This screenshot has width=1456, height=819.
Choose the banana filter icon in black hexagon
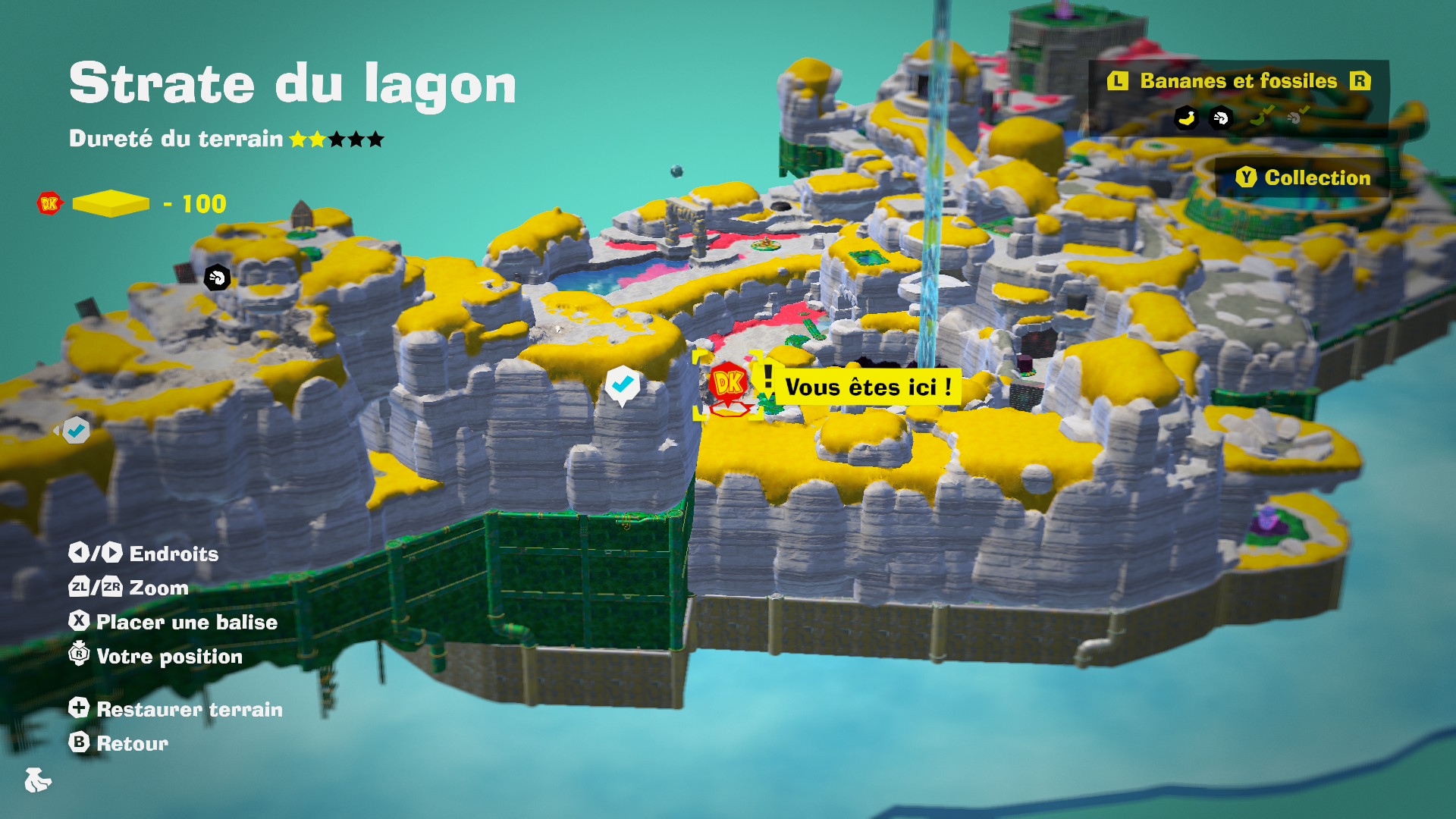pyautogui.click(x=1186, y=118)
